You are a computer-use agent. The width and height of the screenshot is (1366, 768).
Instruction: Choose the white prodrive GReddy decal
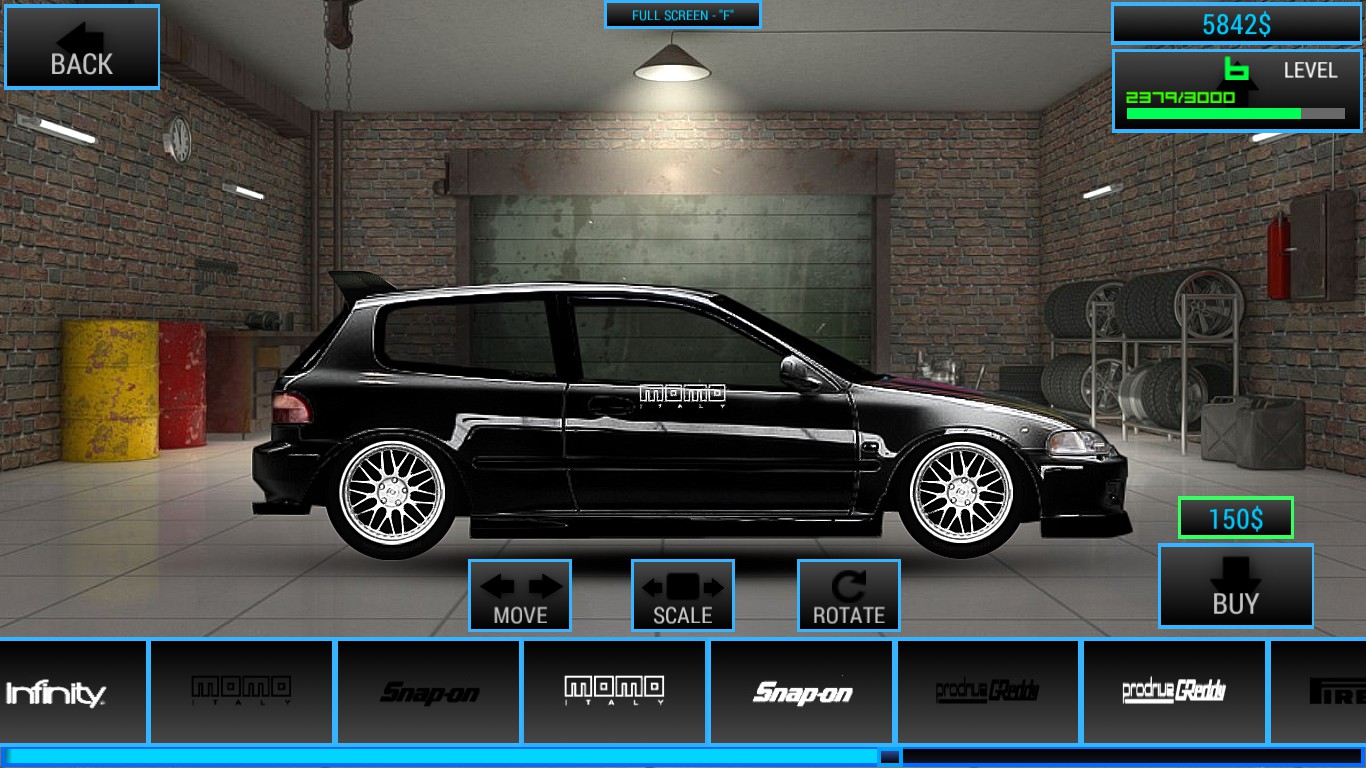pos(1176,691)
